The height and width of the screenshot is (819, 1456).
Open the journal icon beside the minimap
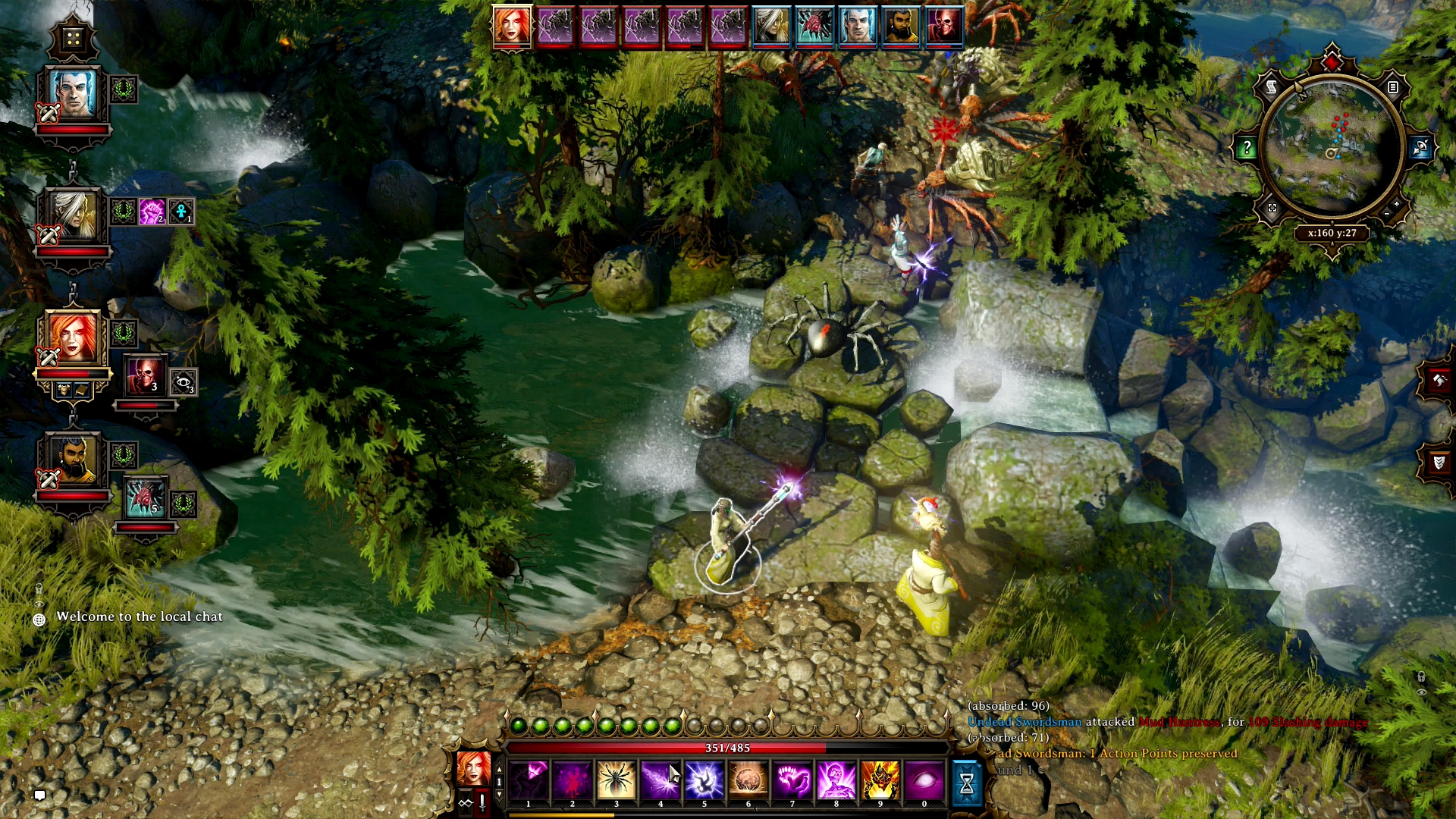pyautogui.click(x=1393, y=87)
